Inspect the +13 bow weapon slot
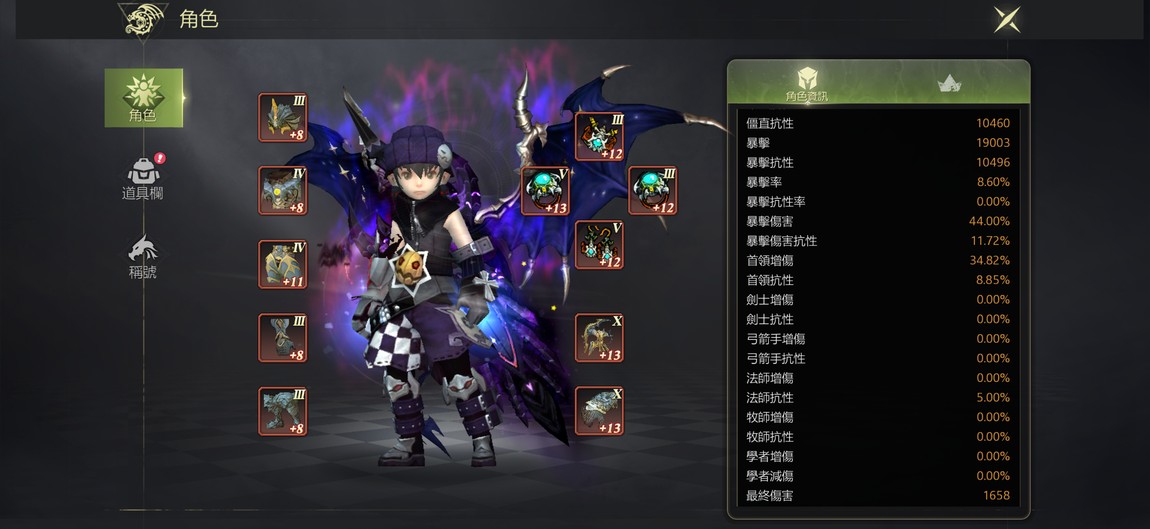 600,338
